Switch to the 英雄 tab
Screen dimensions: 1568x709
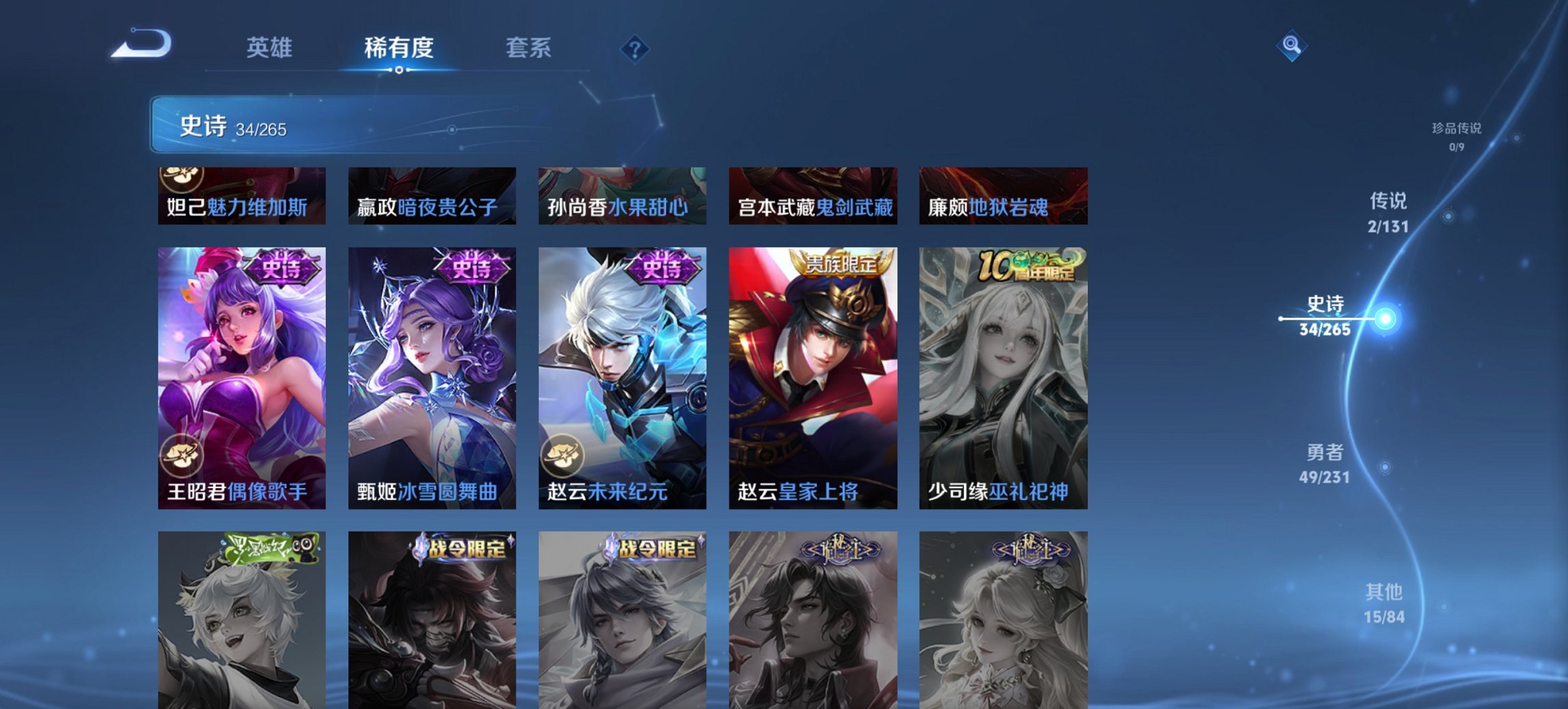point(271,48)
